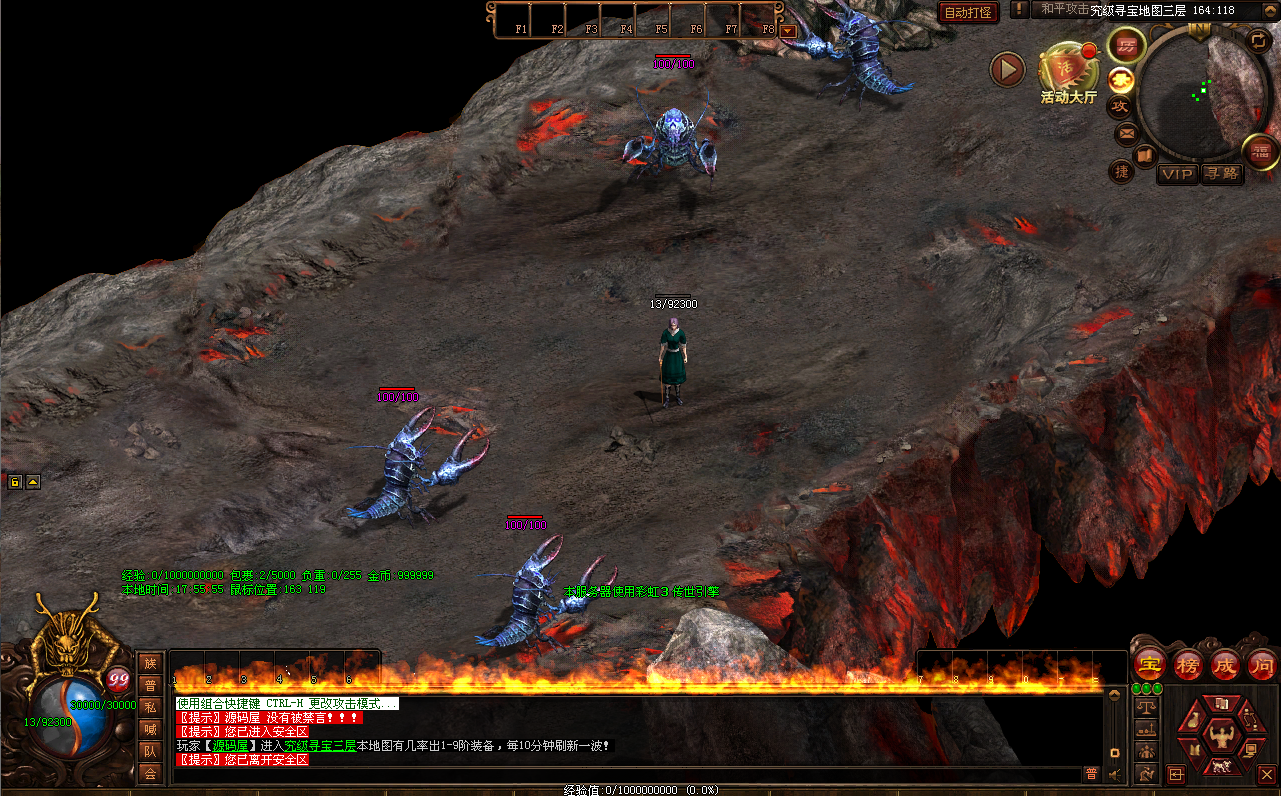The width and height of the screenshot is (1281, 796).
Task: Open the scales trade icon
Action: click(x=1146, y=707)
